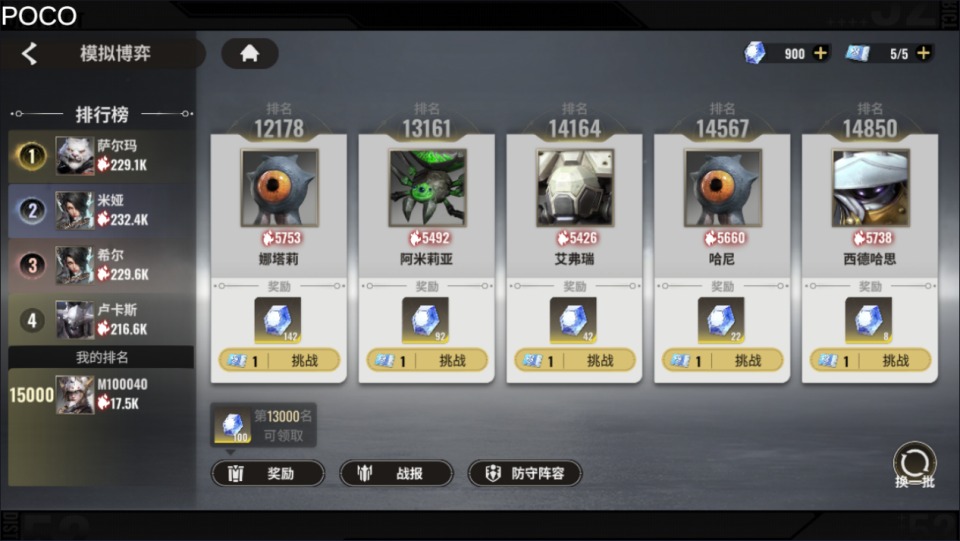960x541 pixels.
Task: Select rank 3 player 希尔
Action: pos(100,265)
